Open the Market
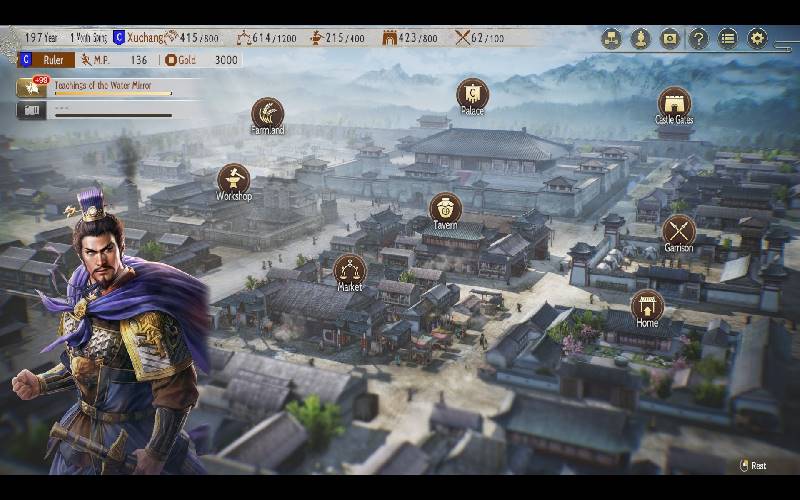Viewport: 800px width, 500px height. [349, 270]
